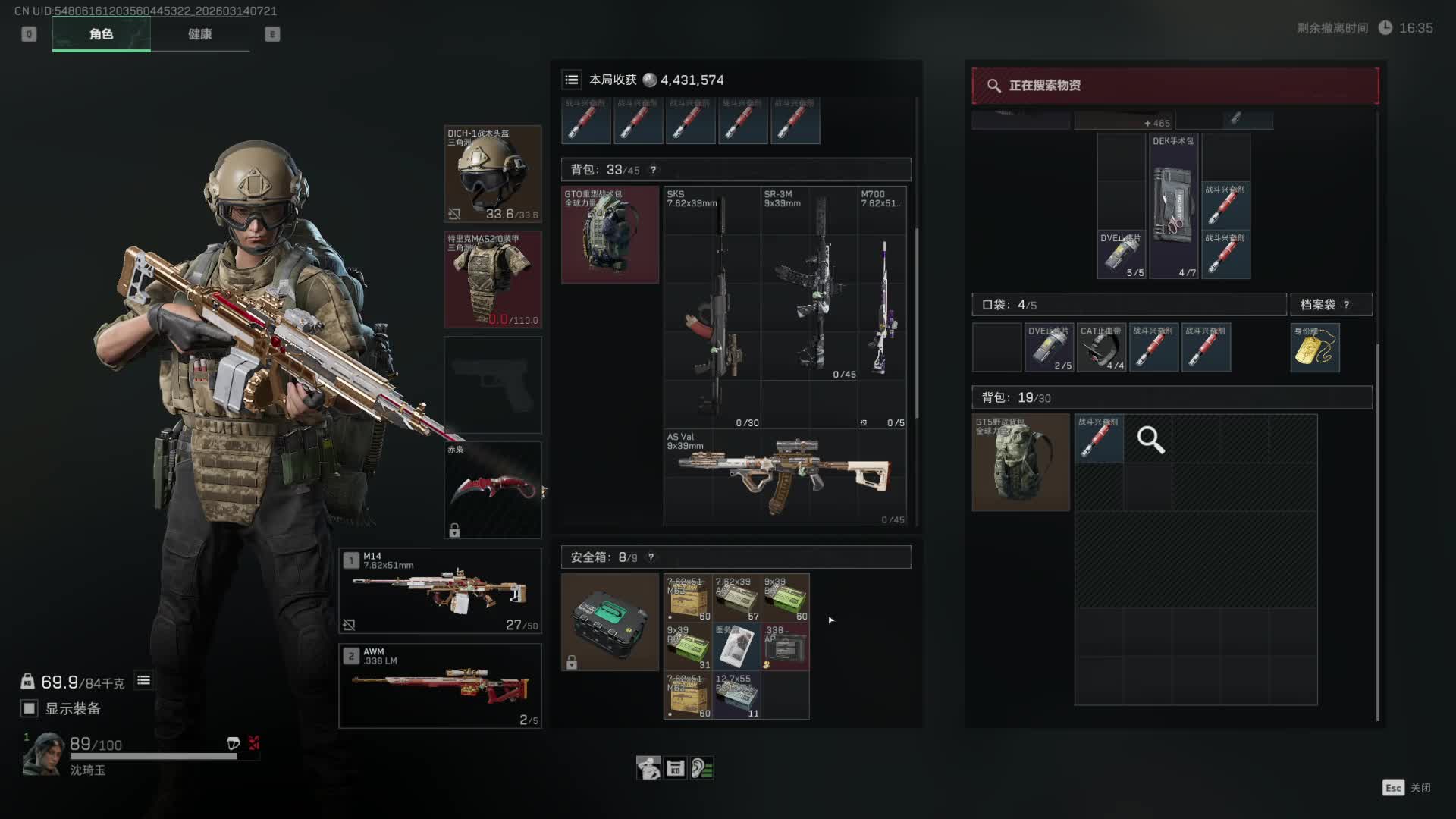Pick the SKS rifle in backpack
Screen dimensions: 1456x819
coord(712,307)
